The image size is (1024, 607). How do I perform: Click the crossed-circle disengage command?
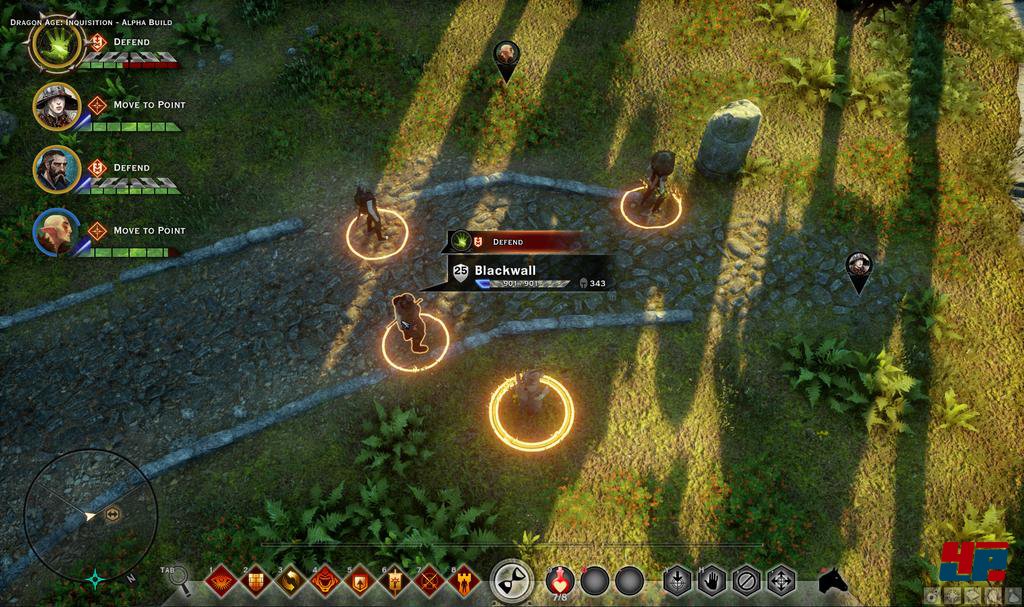(746, 580)
